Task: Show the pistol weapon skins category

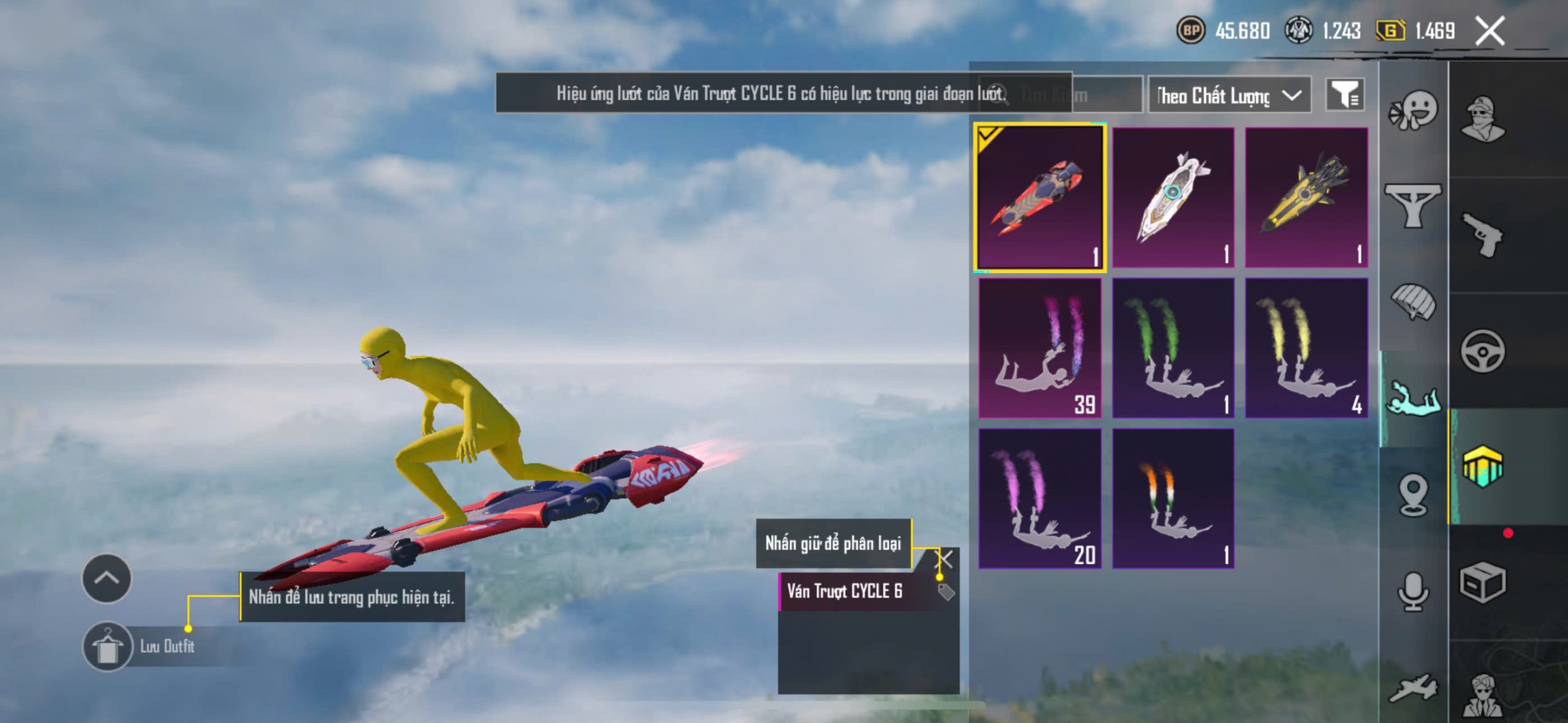Action: click(1482, 235)
